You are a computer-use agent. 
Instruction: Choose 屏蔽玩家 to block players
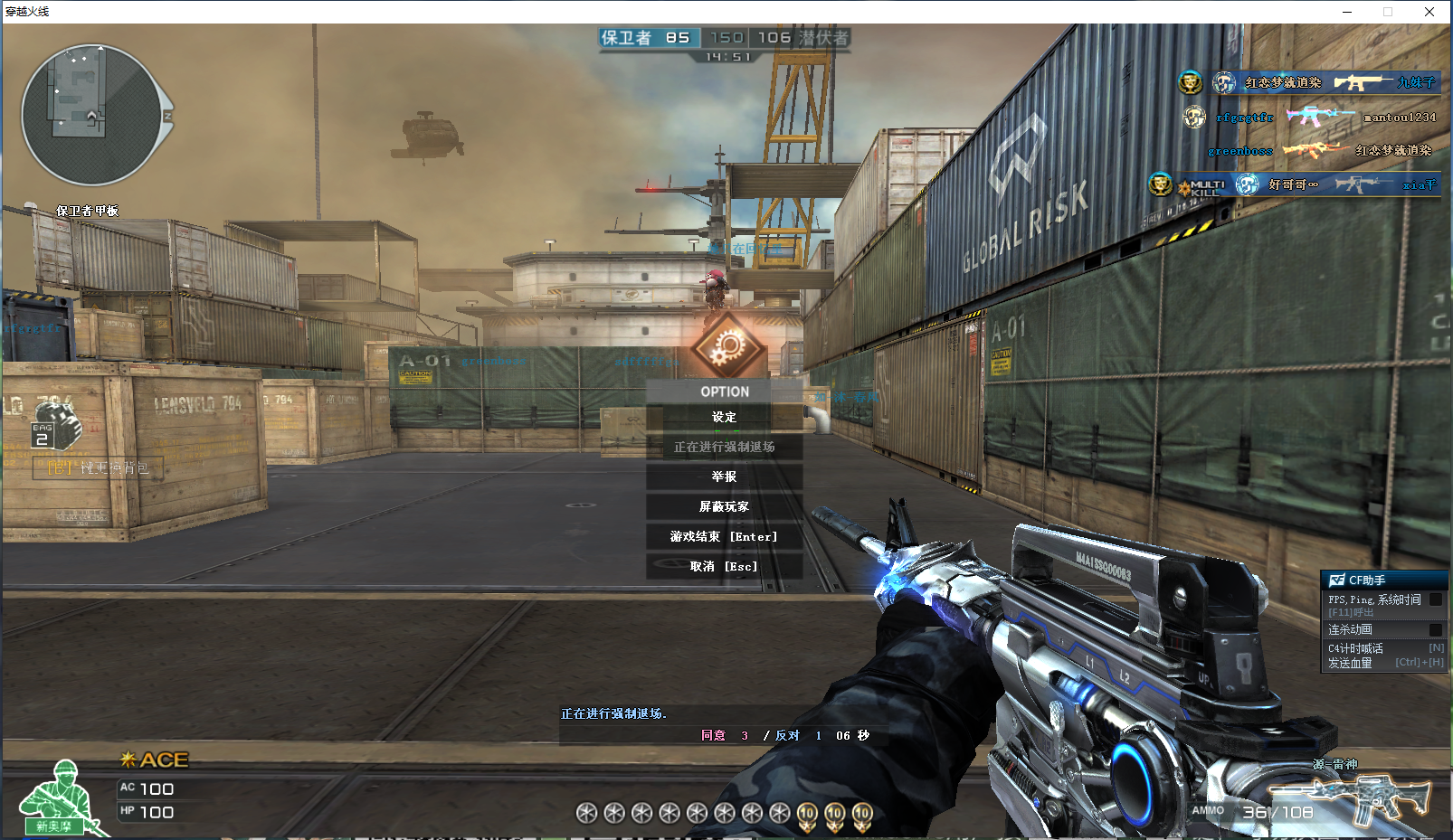pos(724,506)
